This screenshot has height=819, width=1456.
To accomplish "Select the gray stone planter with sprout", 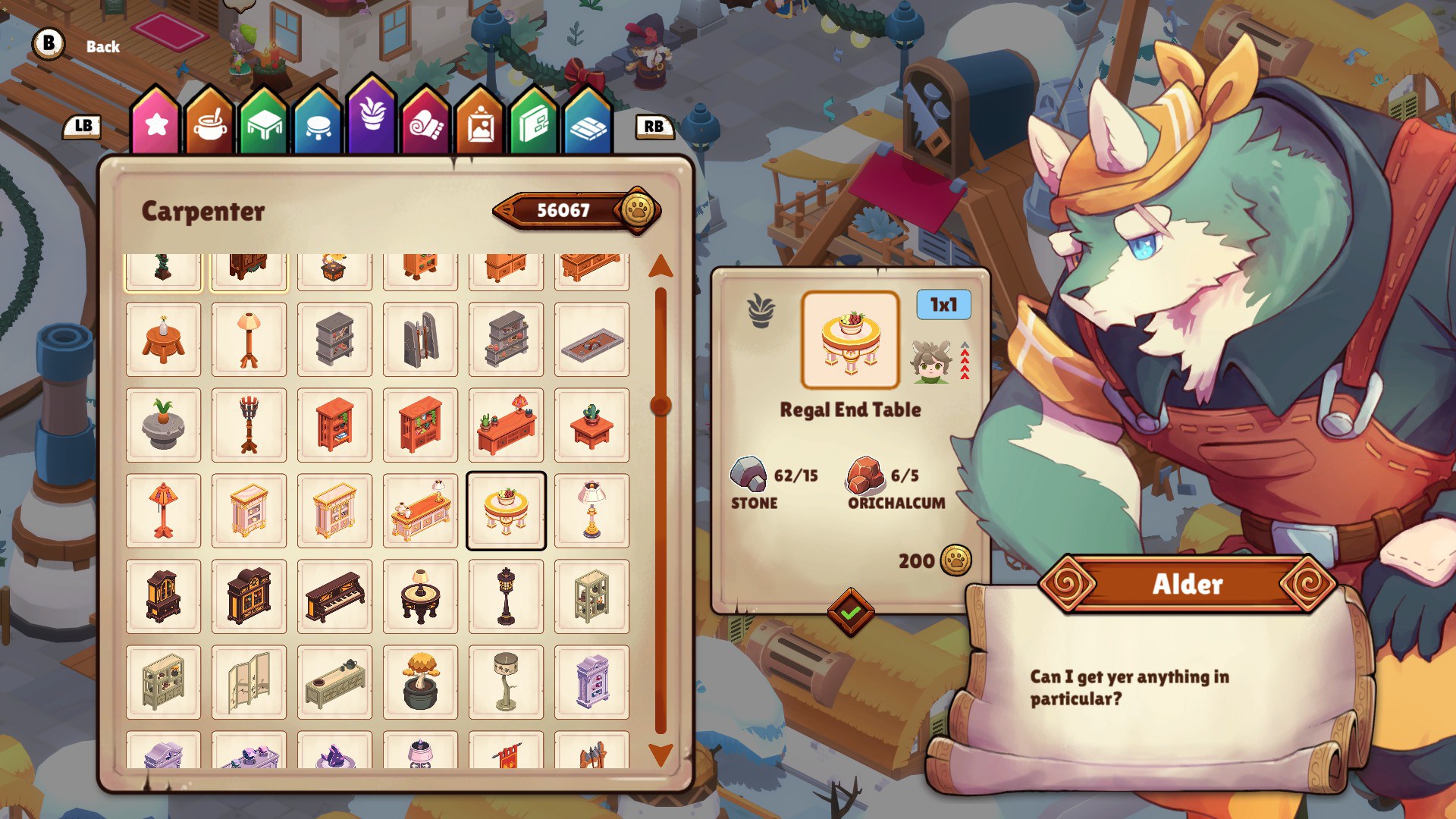I will tap(163, 425).
